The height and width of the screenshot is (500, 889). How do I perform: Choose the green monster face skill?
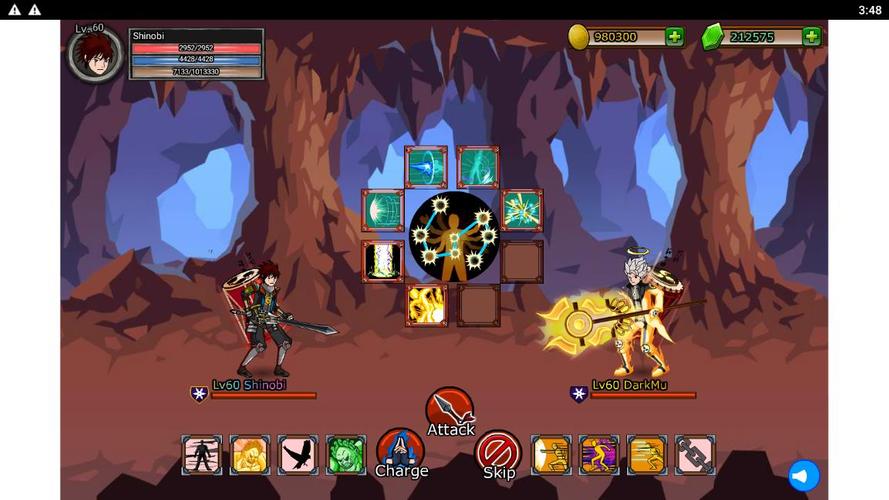346,455
